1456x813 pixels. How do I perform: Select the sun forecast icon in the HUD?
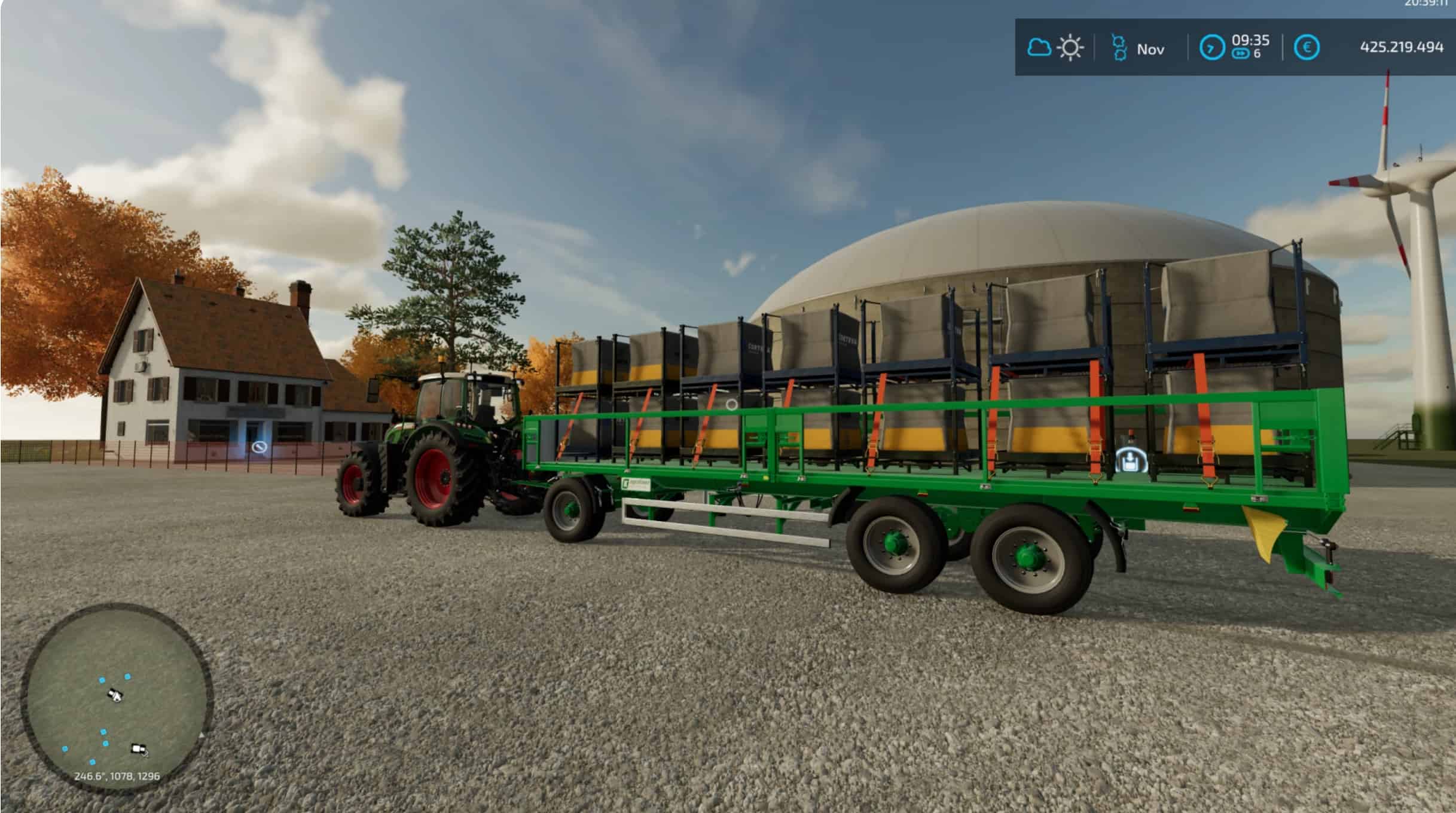(x=1070, y=47)
